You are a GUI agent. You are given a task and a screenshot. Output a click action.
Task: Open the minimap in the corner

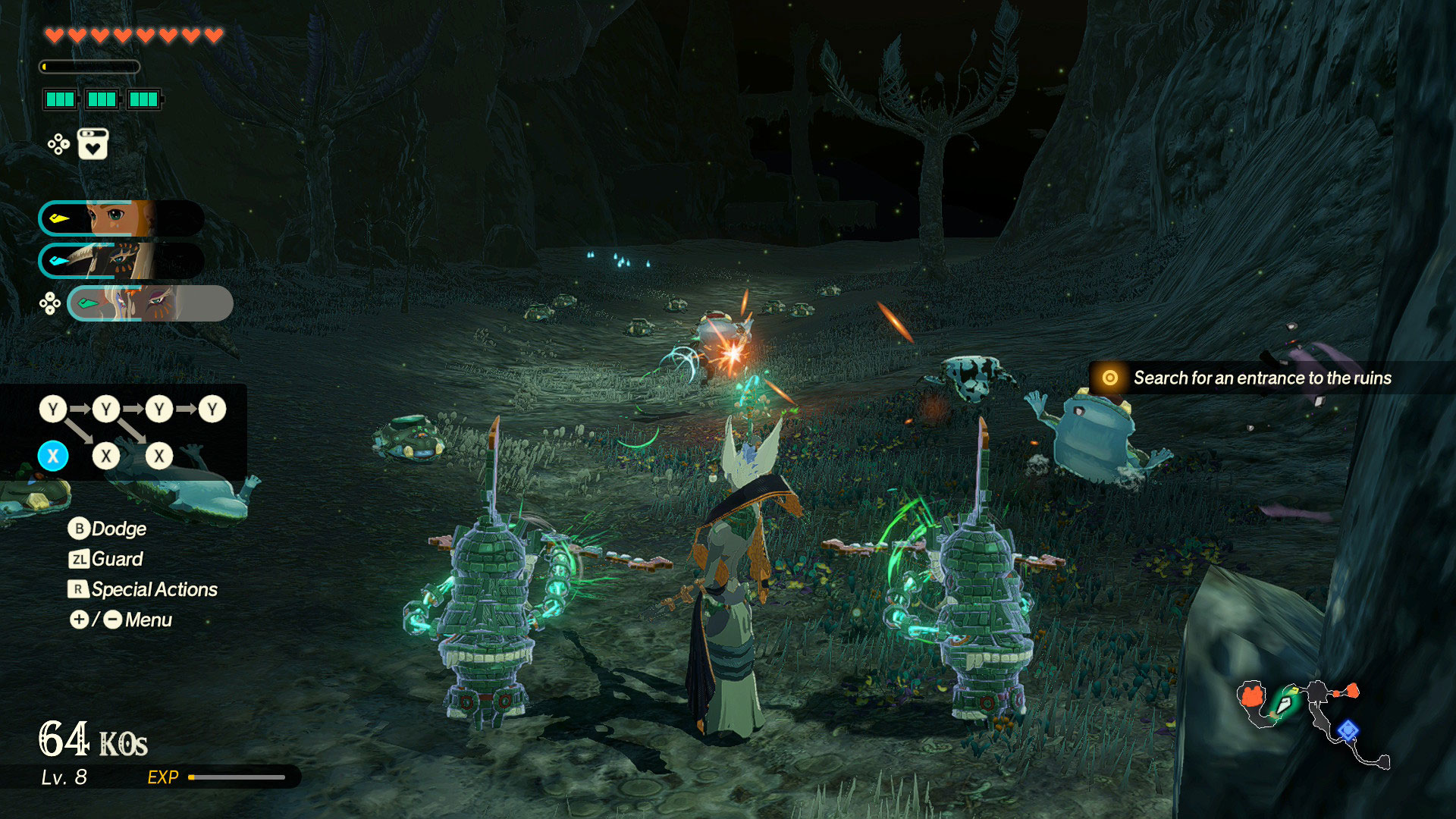coord(1312,722)
